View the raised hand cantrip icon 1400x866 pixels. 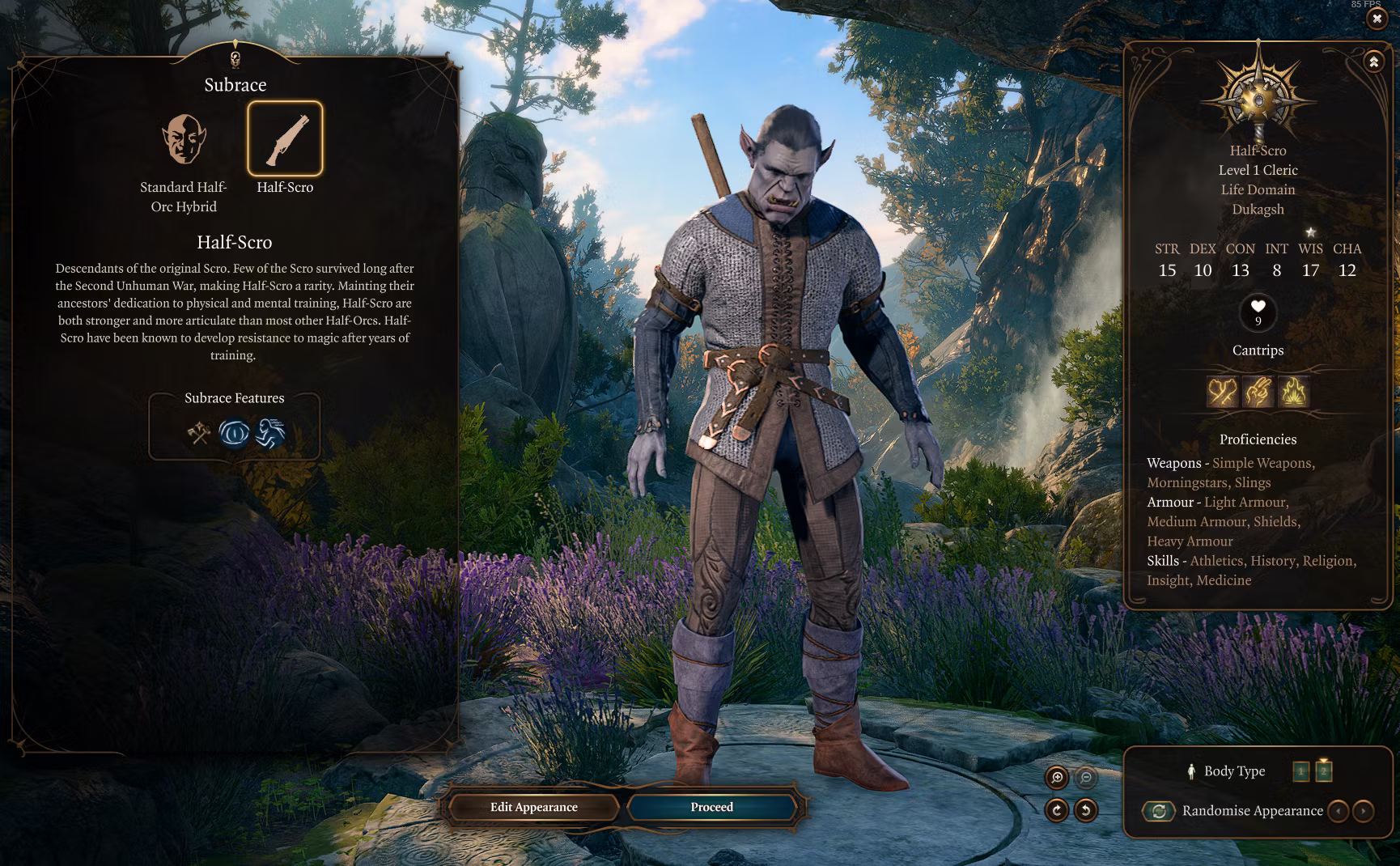pos(1258,392)
